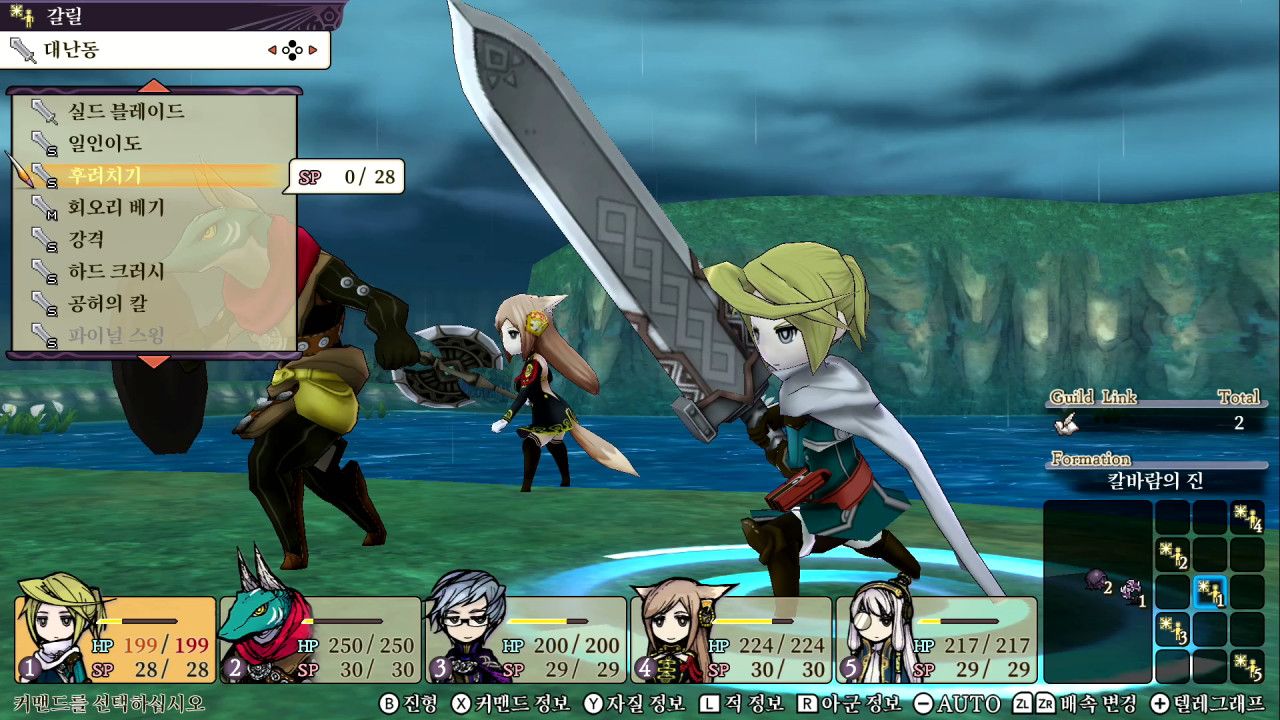Select the lizard party member panel
The height and width of the screenshot is (720, 1280).
[320, 640]
